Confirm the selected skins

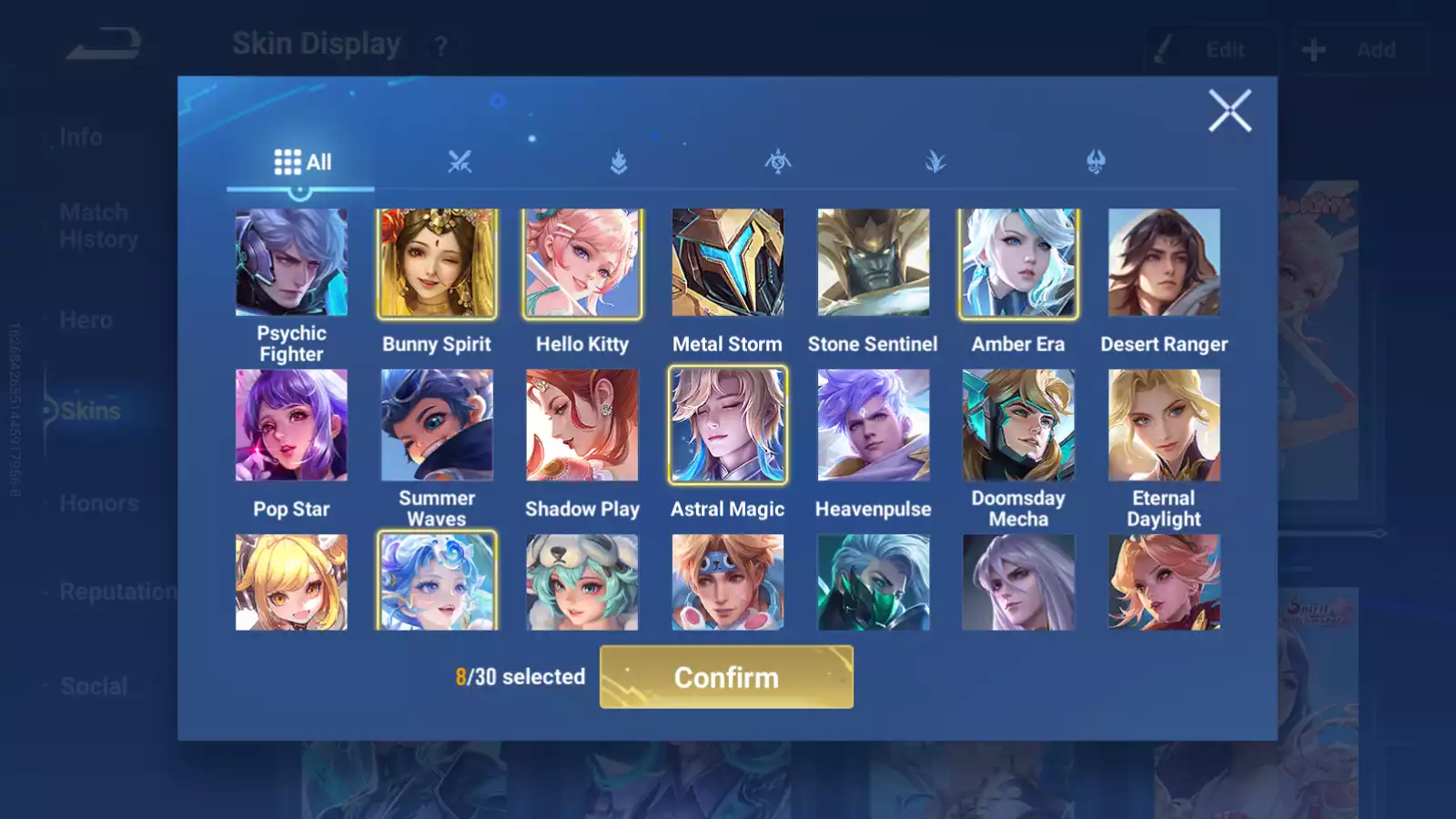point(726,677)
